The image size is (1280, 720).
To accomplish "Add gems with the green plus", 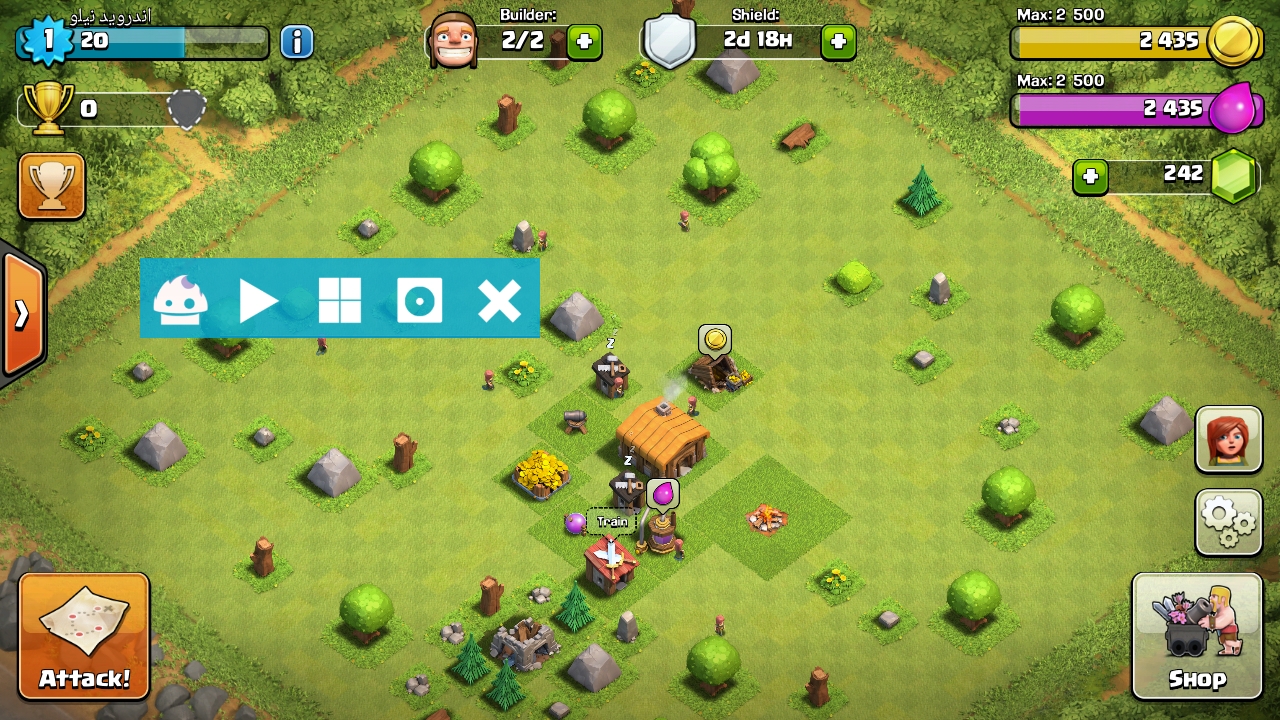I will tap(1090, 177).
